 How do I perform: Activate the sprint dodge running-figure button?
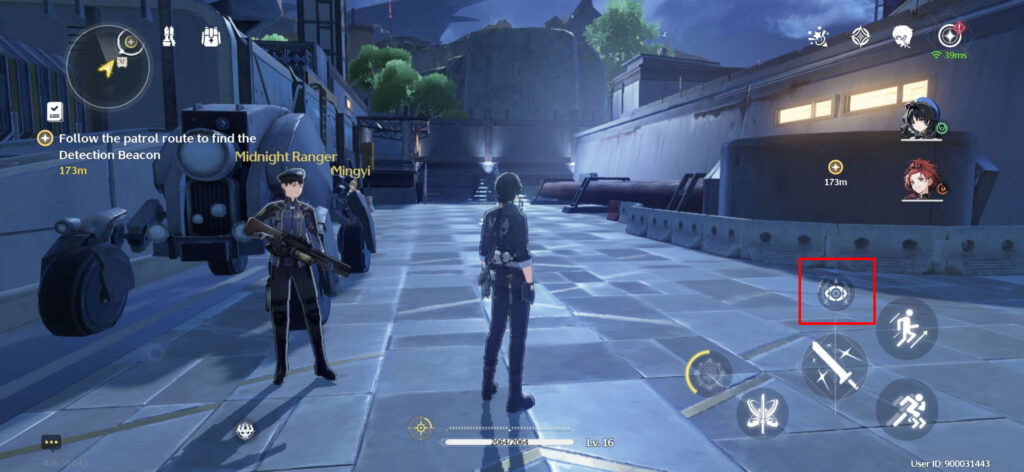[906, 408]
